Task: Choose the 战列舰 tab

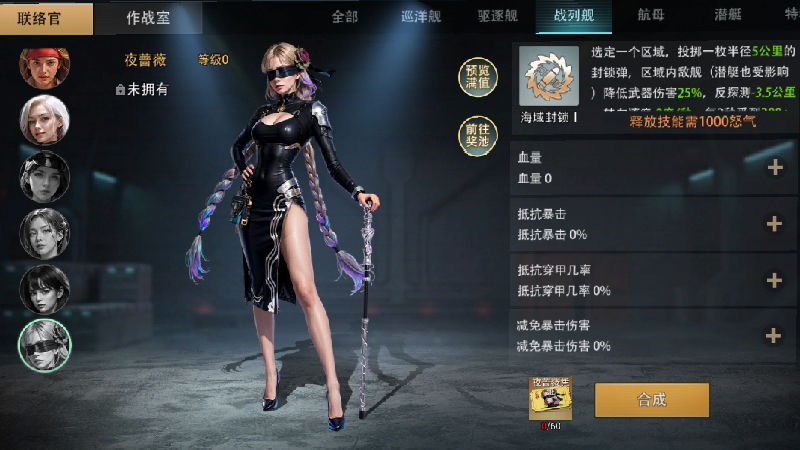Action: [573, 16]
